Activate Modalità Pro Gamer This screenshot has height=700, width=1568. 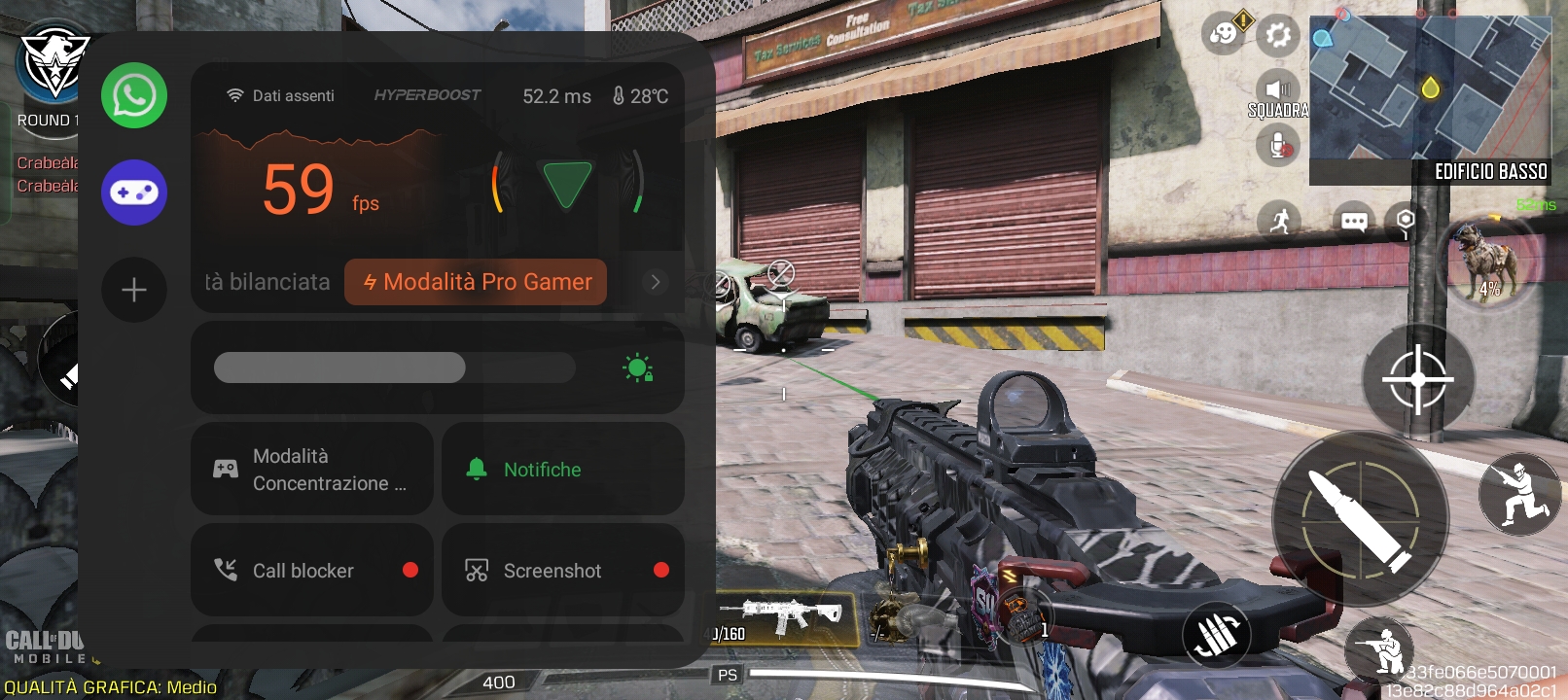[476, 282]
